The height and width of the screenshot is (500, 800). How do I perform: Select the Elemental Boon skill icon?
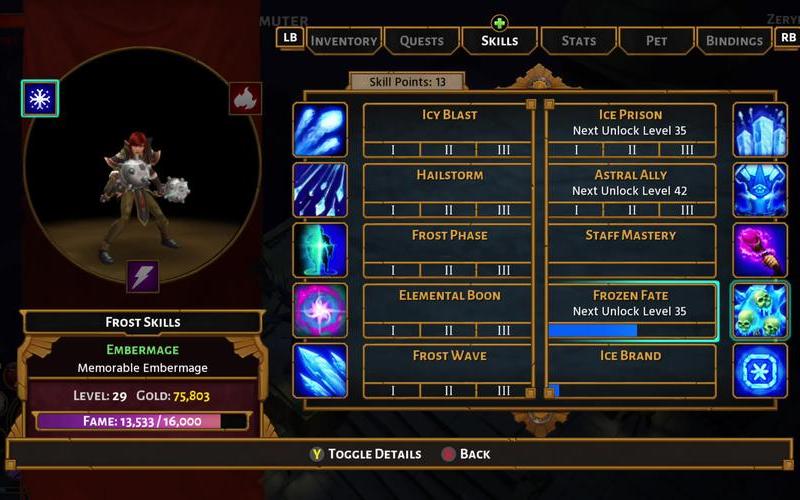point(320,310)
